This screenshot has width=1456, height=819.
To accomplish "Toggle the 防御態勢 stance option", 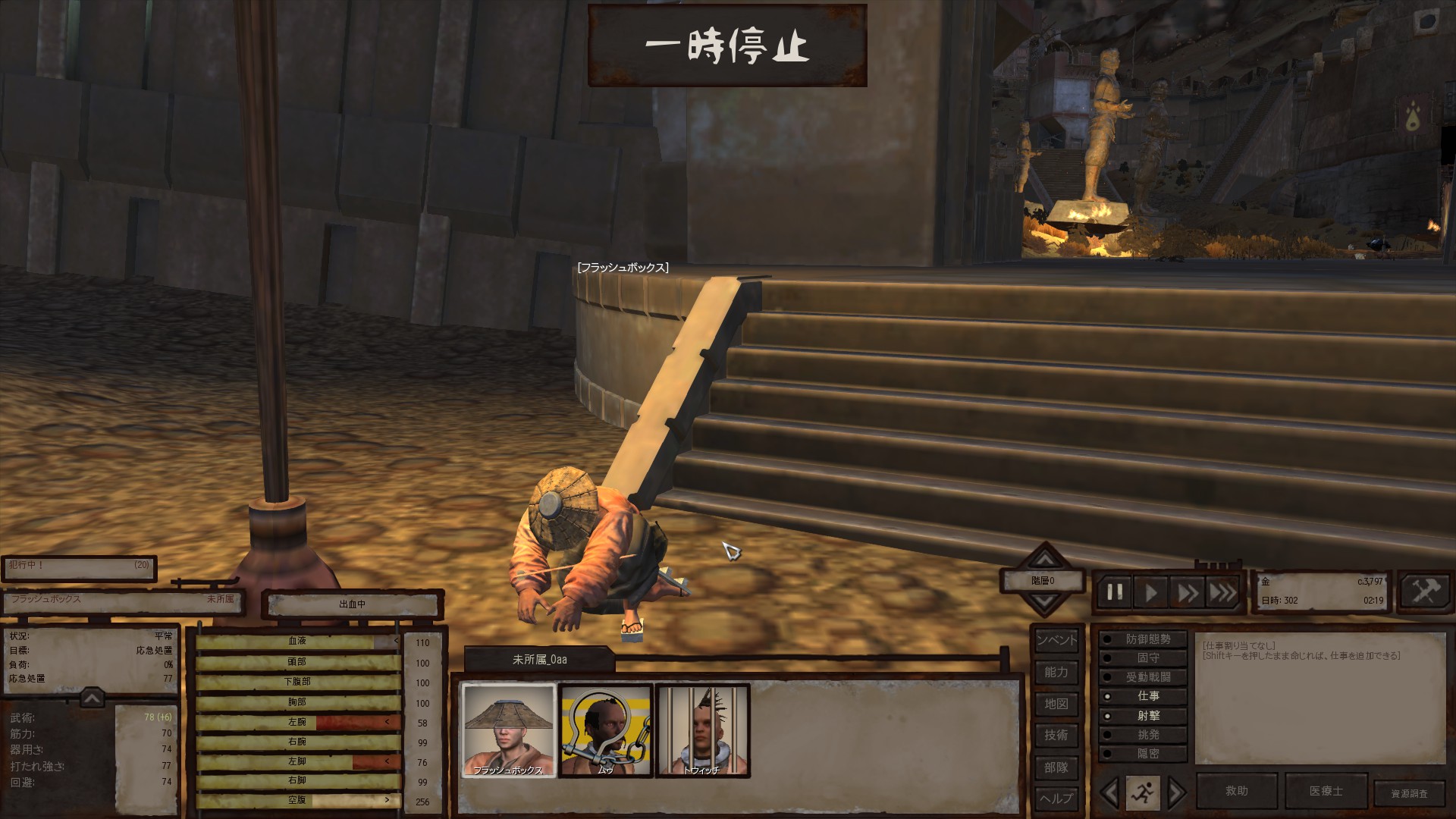I will [x=1142, y=639].
